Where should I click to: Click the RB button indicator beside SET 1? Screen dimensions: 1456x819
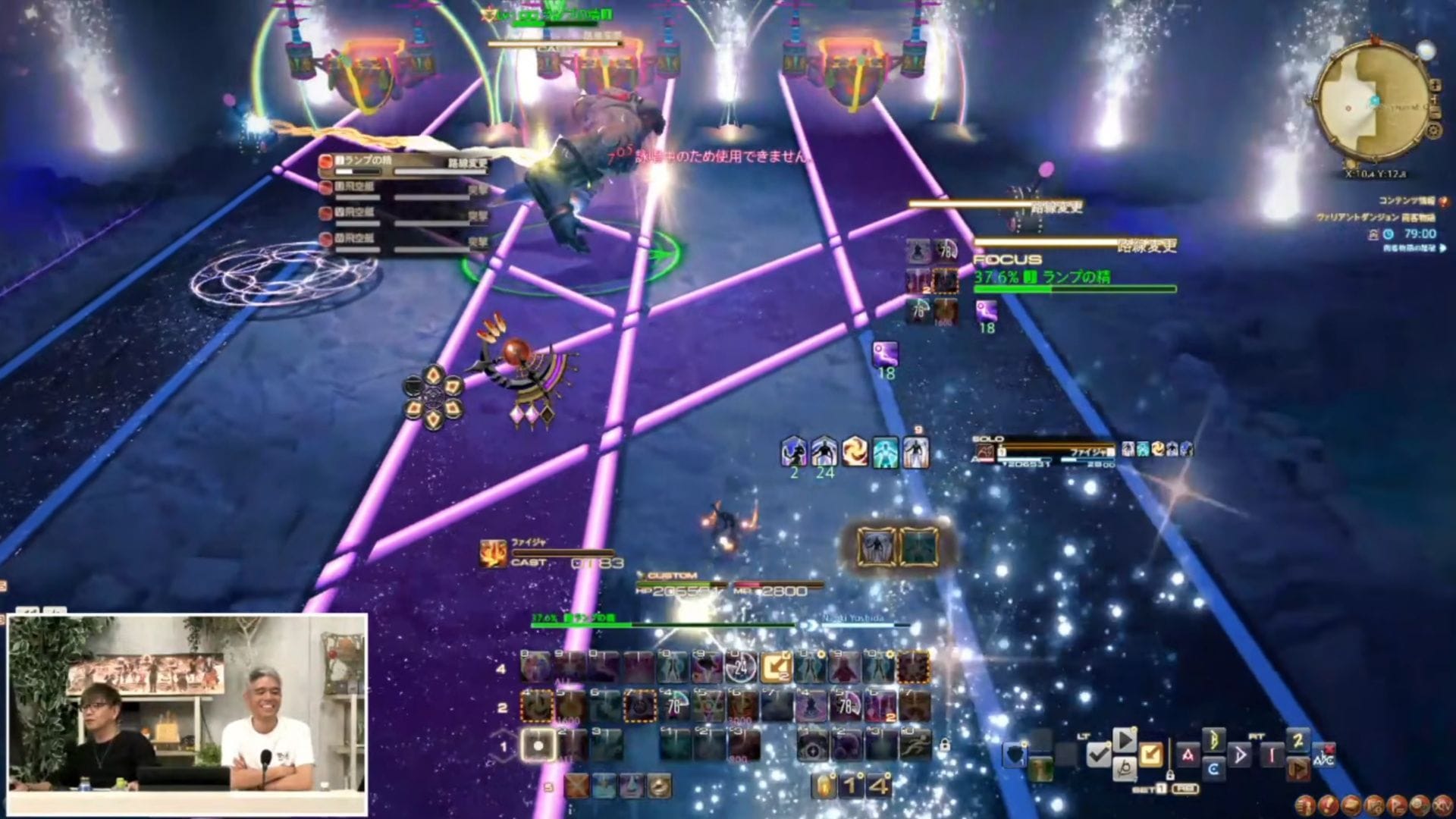click(x=1185, y=788)
